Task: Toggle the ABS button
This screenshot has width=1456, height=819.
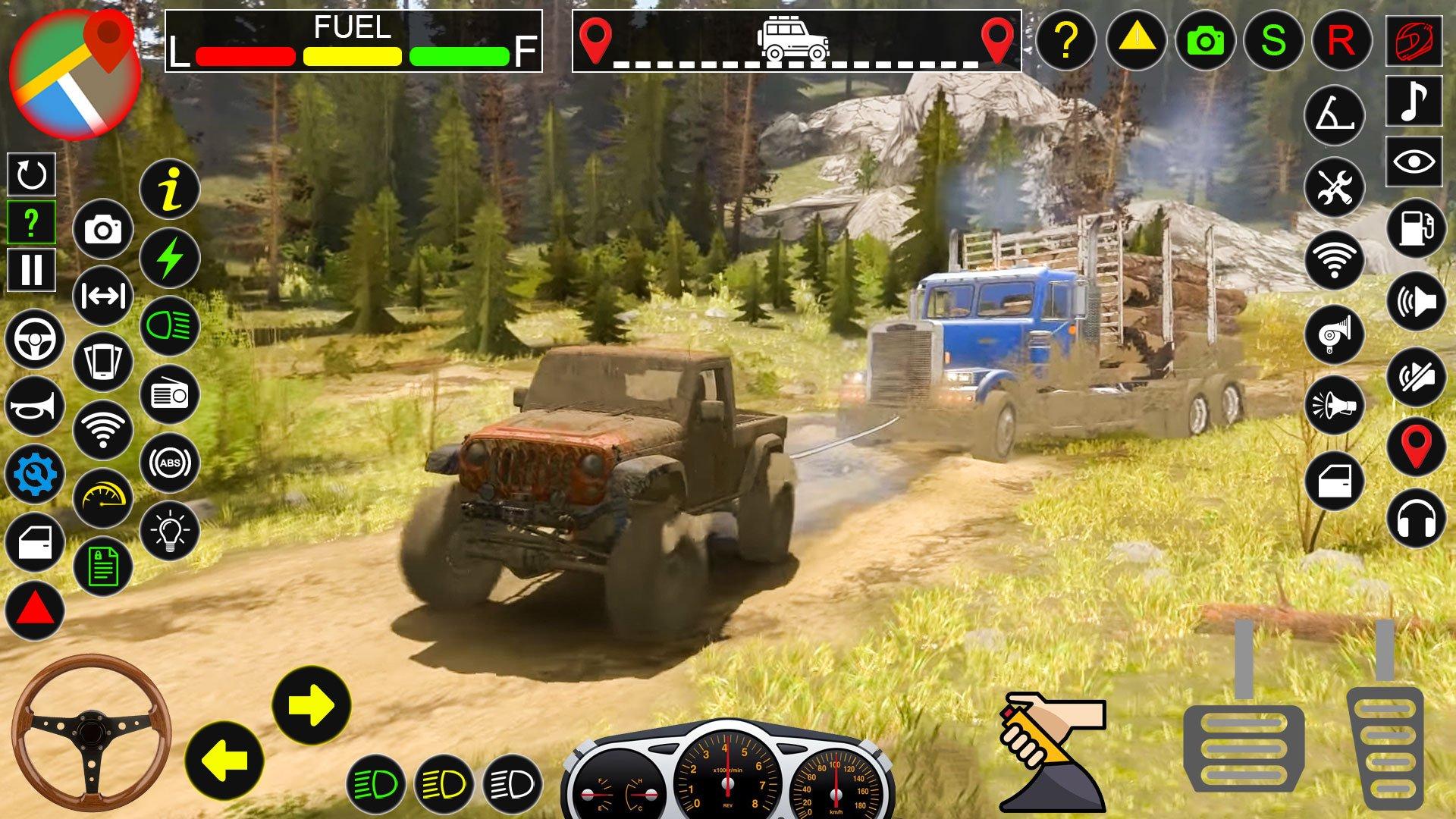Action: [170, 463]
